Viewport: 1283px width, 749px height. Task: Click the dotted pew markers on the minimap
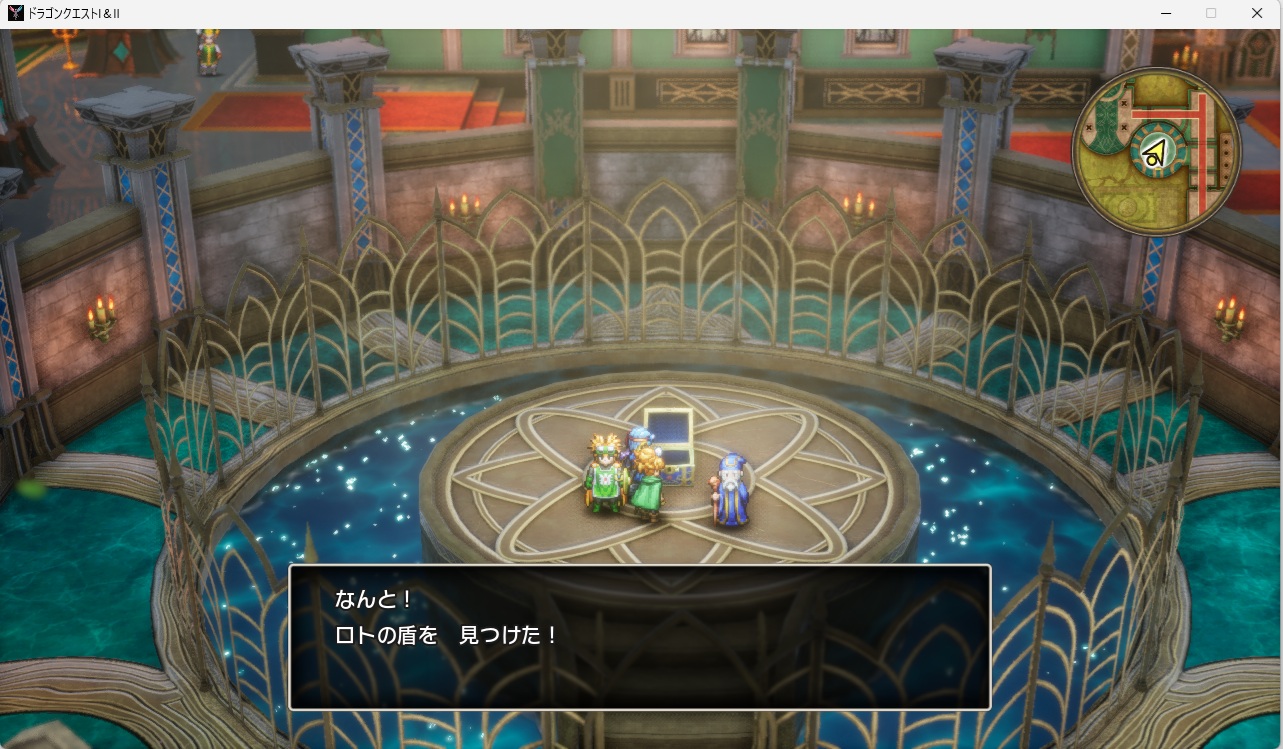click(x=1225, y=156)
